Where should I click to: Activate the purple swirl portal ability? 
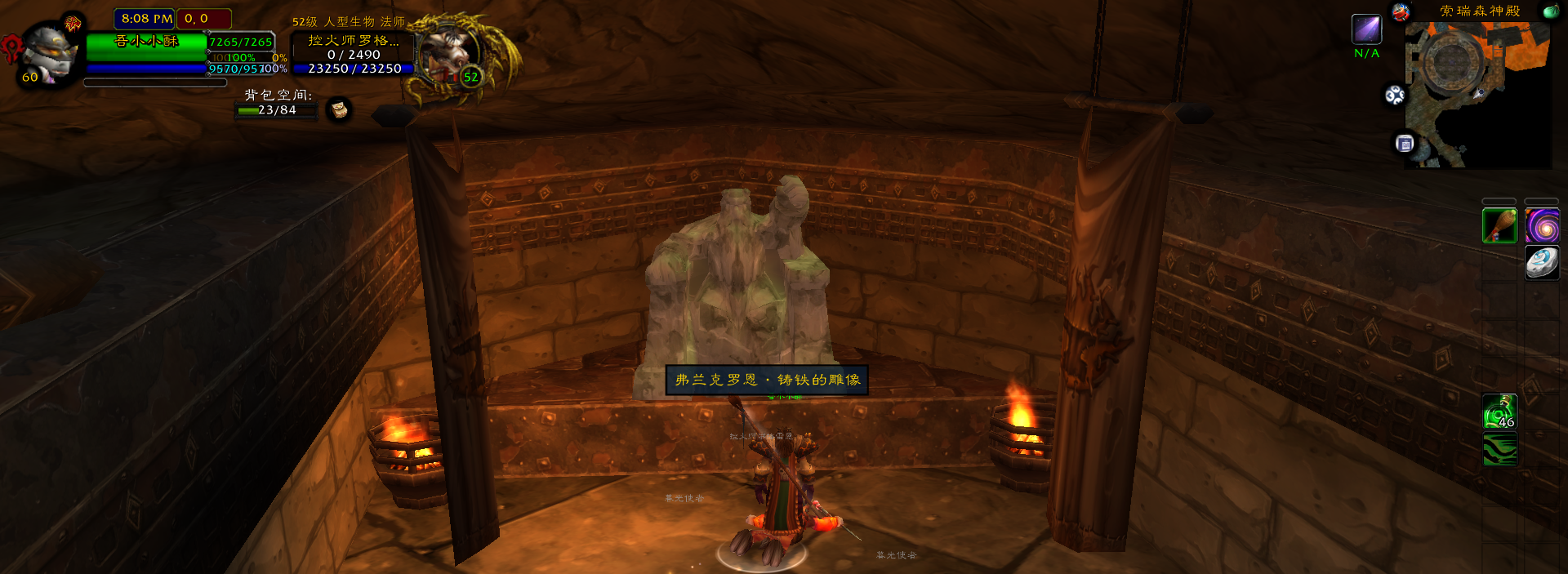pyautogui.click(x=1542, y=226)
